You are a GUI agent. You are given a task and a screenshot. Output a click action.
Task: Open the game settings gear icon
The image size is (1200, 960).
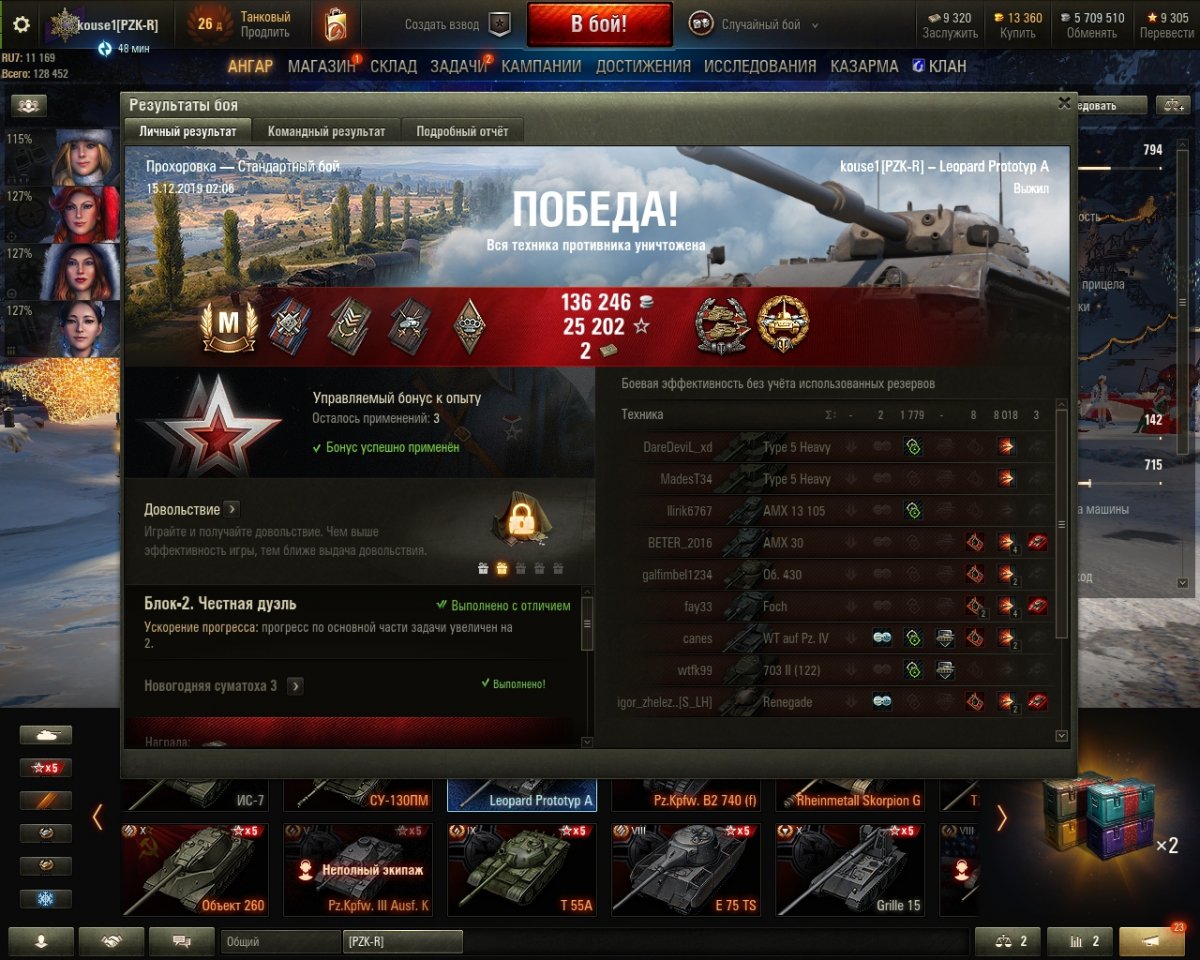coord(21,24)
